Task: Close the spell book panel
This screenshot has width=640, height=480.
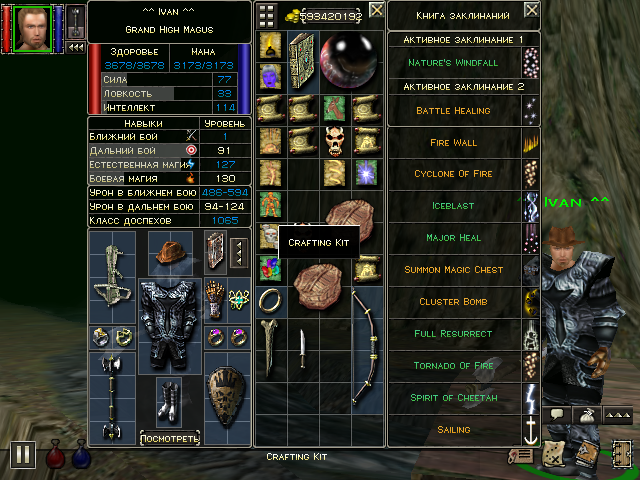Action: click(531, 11)
